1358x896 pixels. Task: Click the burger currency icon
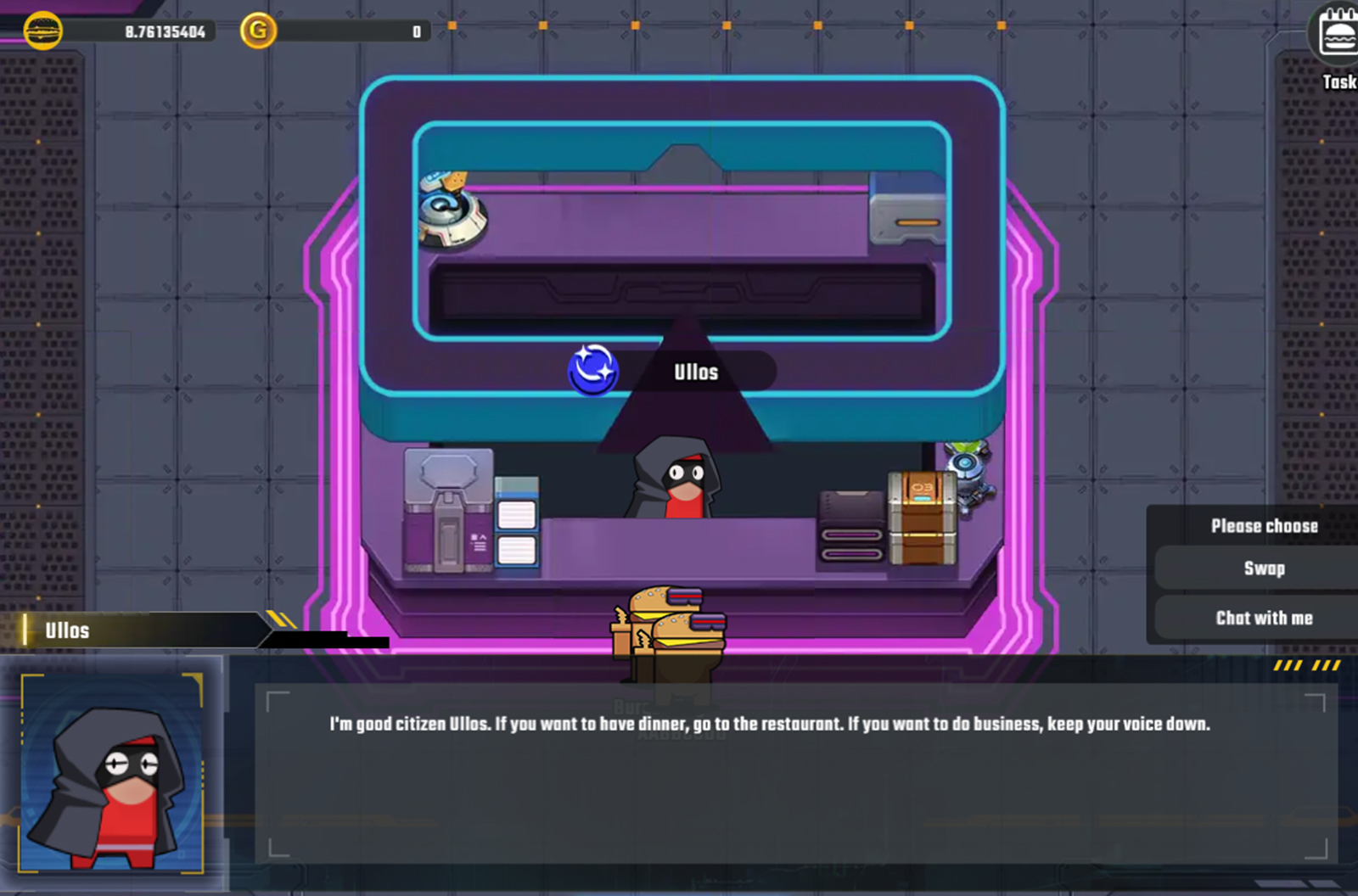coord(42,31)
